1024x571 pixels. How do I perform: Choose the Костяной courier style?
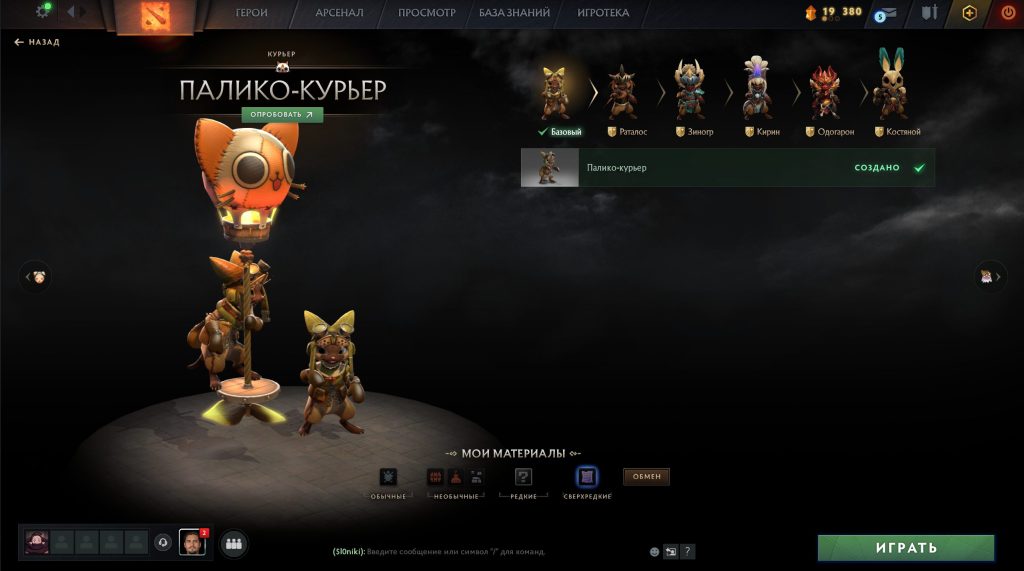[891, 95]
